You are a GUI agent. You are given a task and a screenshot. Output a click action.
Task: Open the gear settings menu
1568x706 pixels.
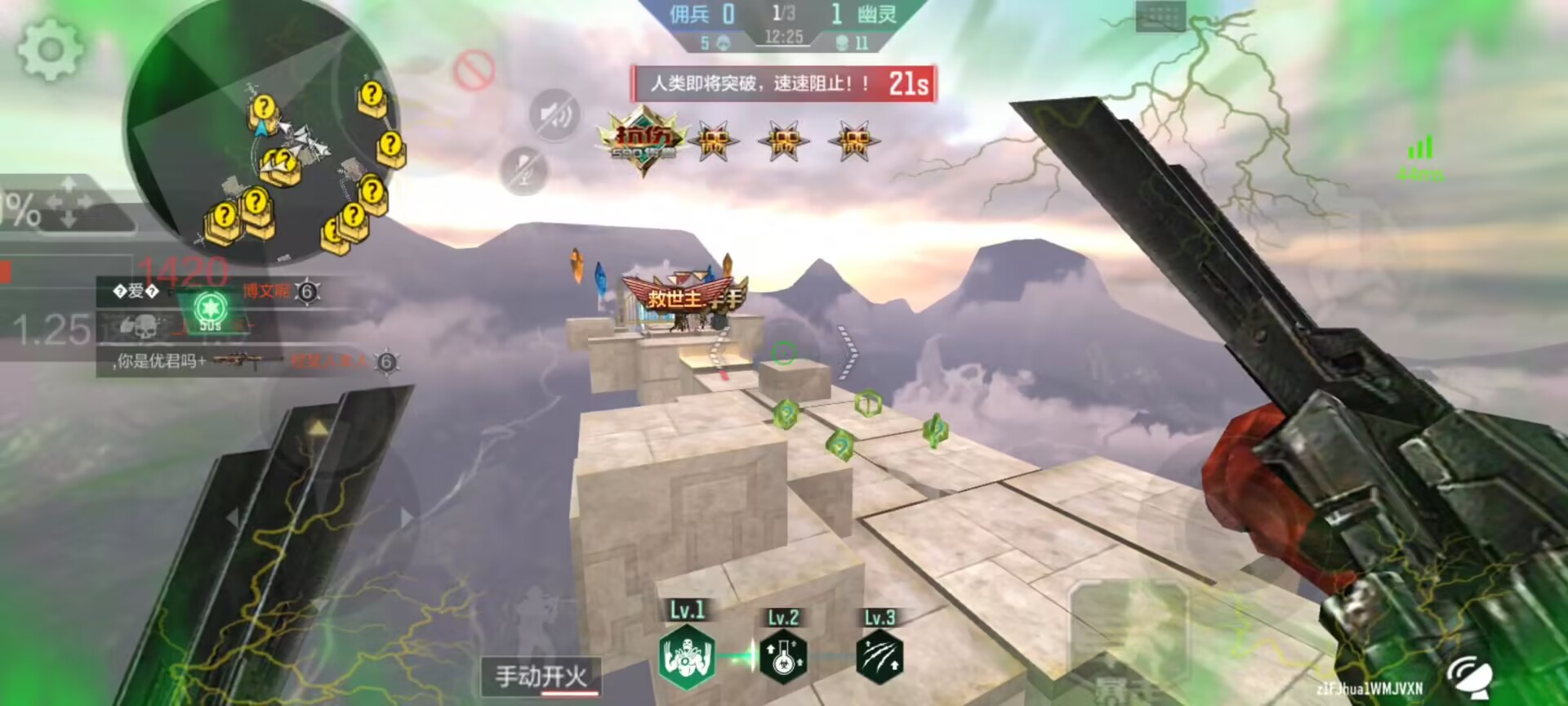pos(49,49)
